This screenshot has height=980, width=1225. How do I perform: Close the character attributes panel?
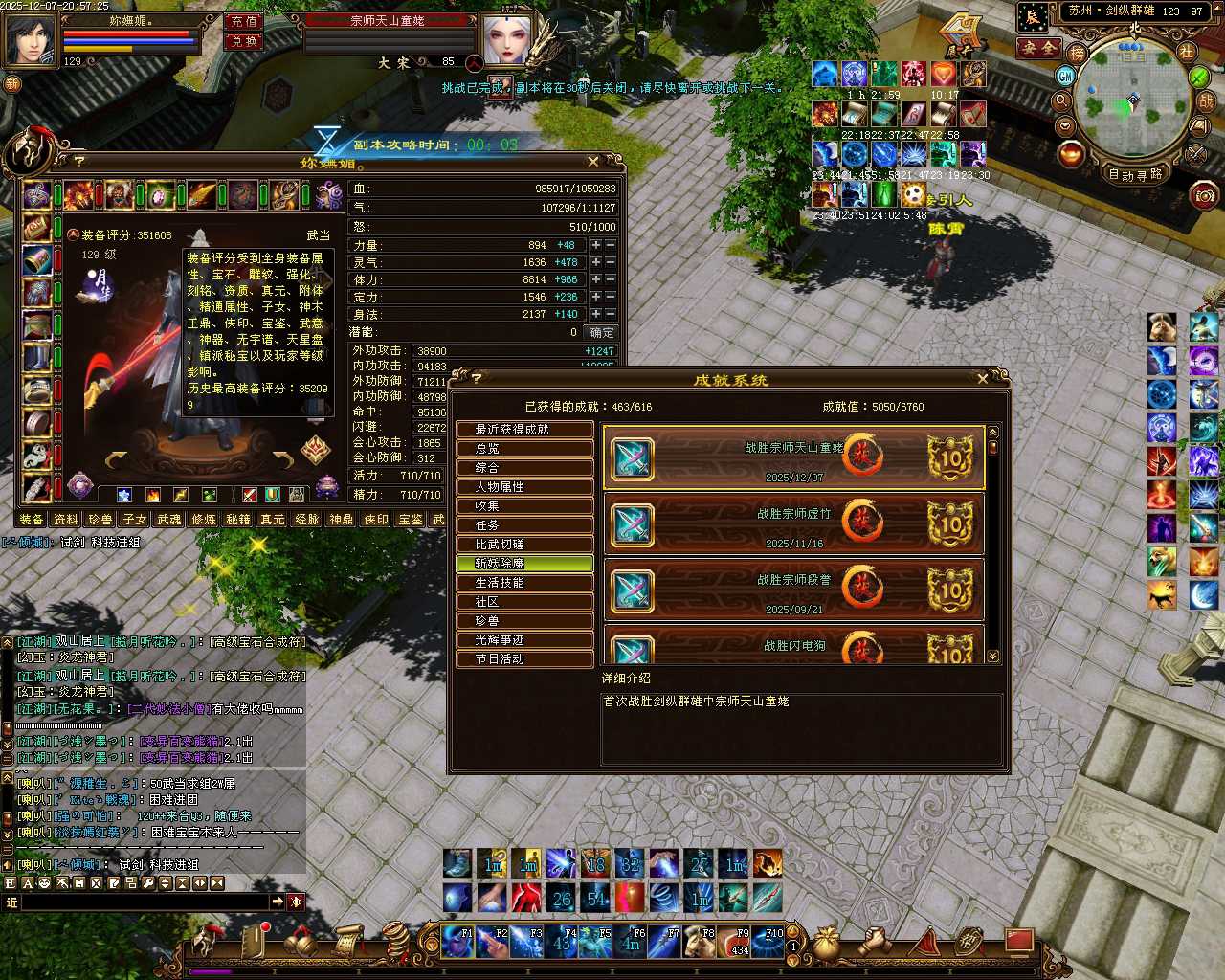593,162
